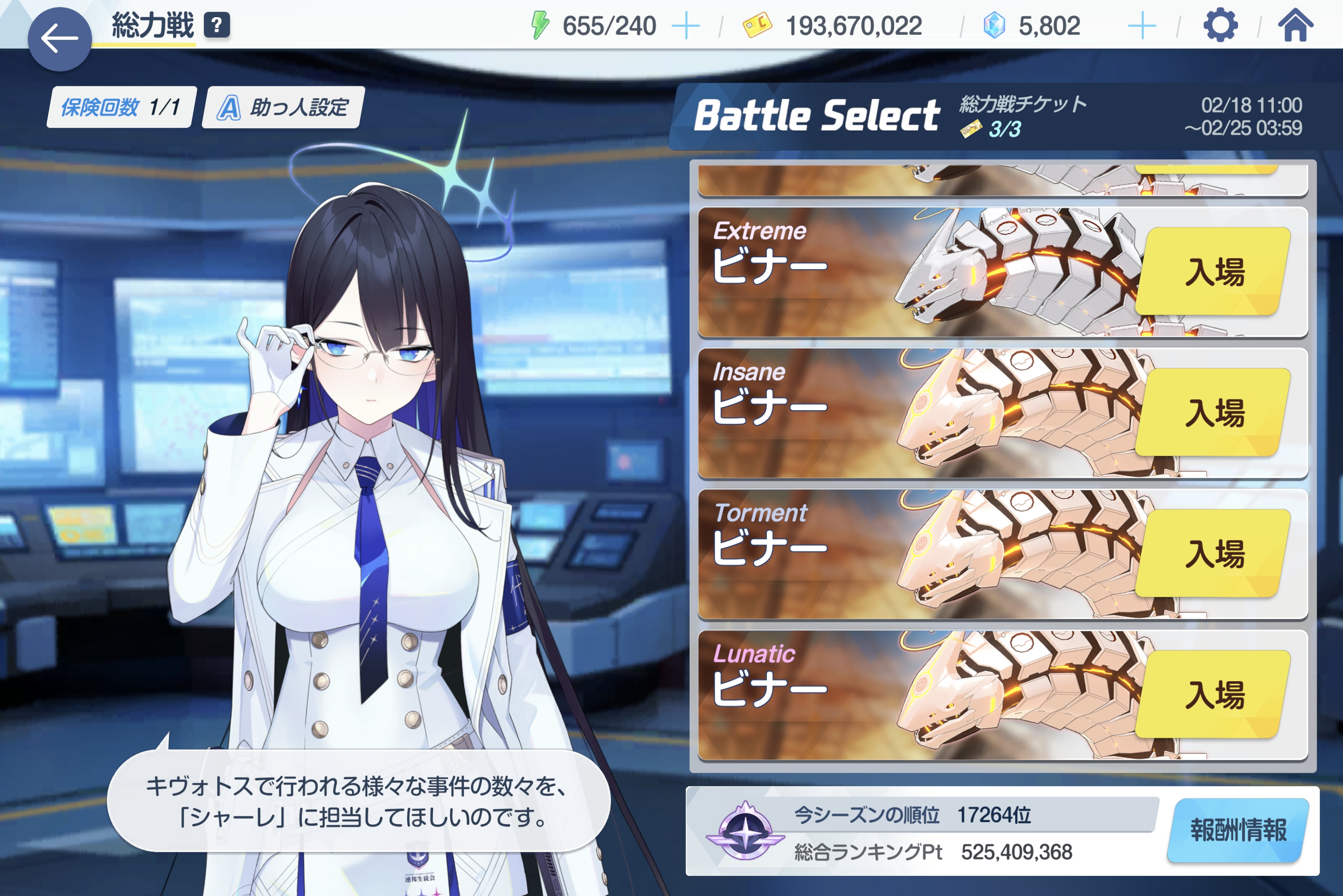Image resolution: width=1343 pixels, height=896 pixels.
Task: Open the 助っ人設定 assist settings
Action: [284, 107]
